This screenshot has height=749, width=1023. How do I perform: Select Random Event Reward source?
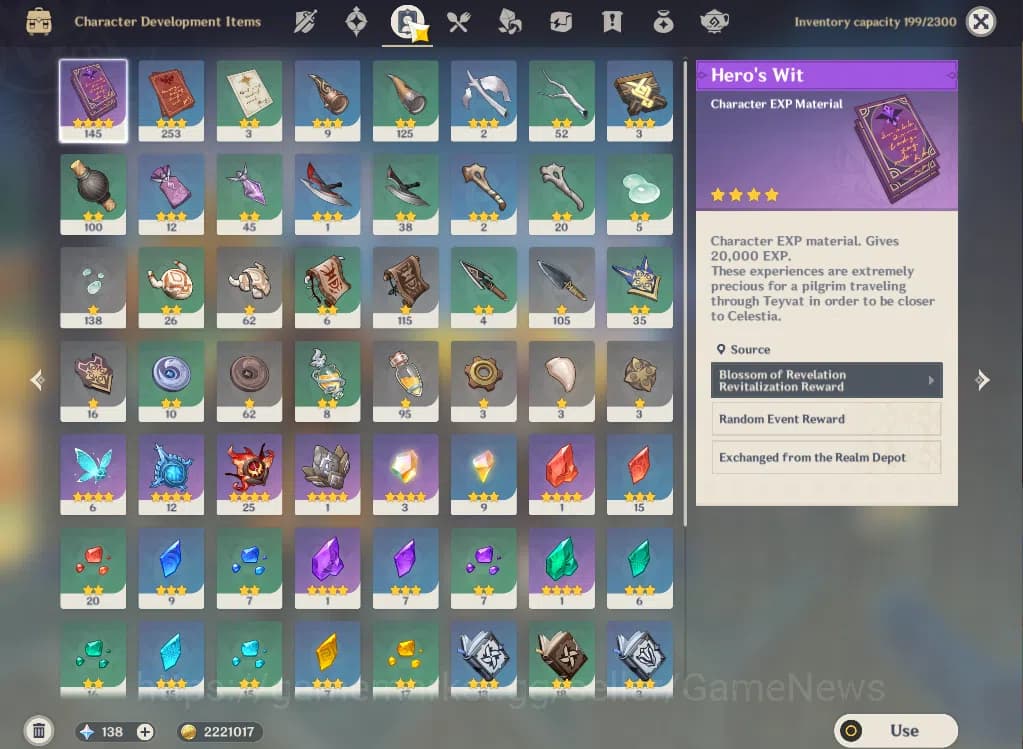(828, 419)
